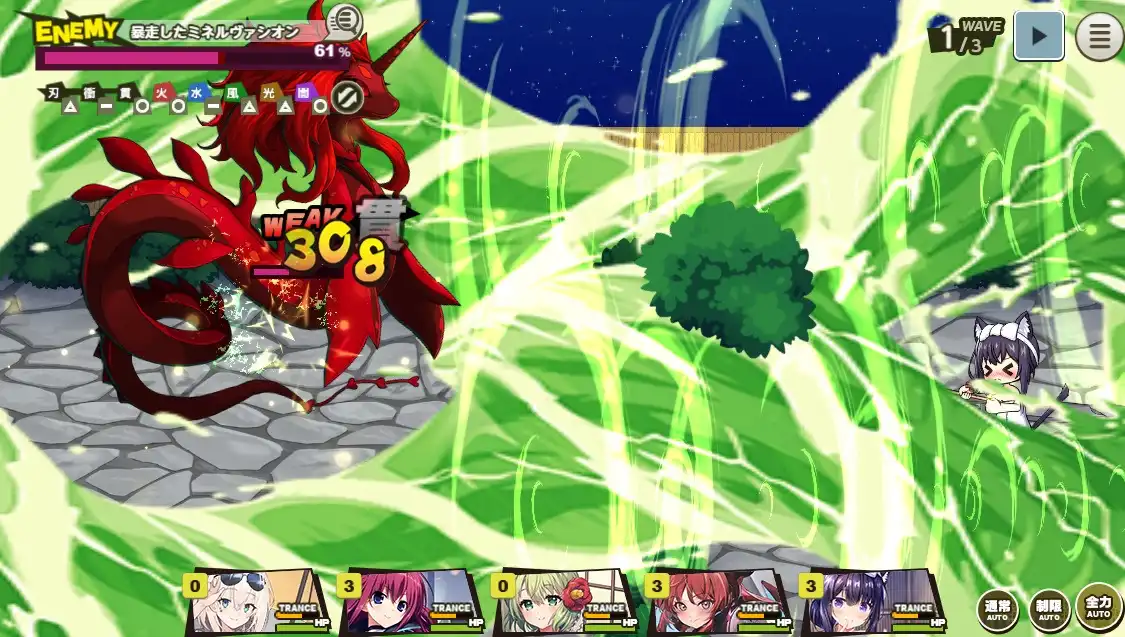The width and height of the screenshot is (1125, 637).
Task: Toggle the battle speed play button
Action: tap(1039, 37)
